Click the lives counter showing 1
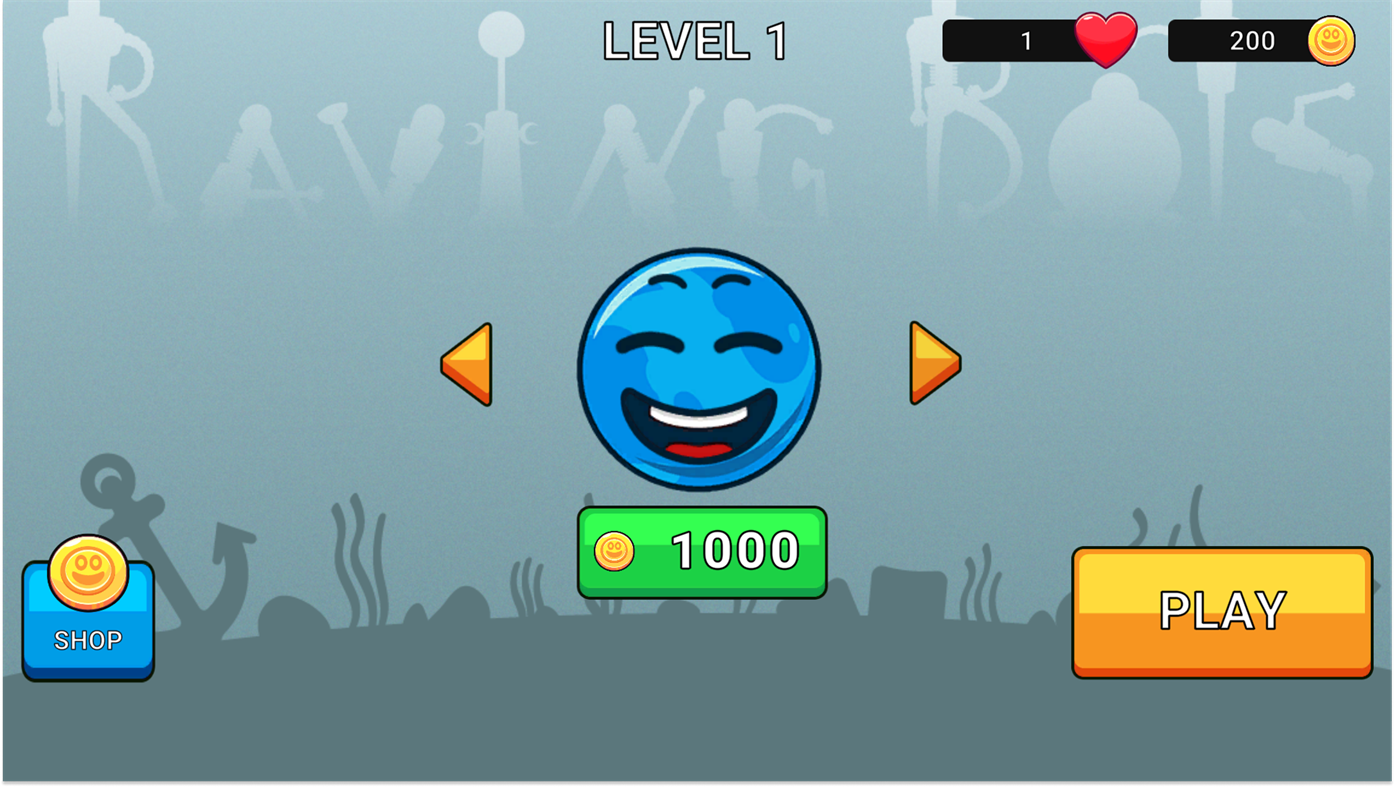The image size is (1395, 787). 1024,39
